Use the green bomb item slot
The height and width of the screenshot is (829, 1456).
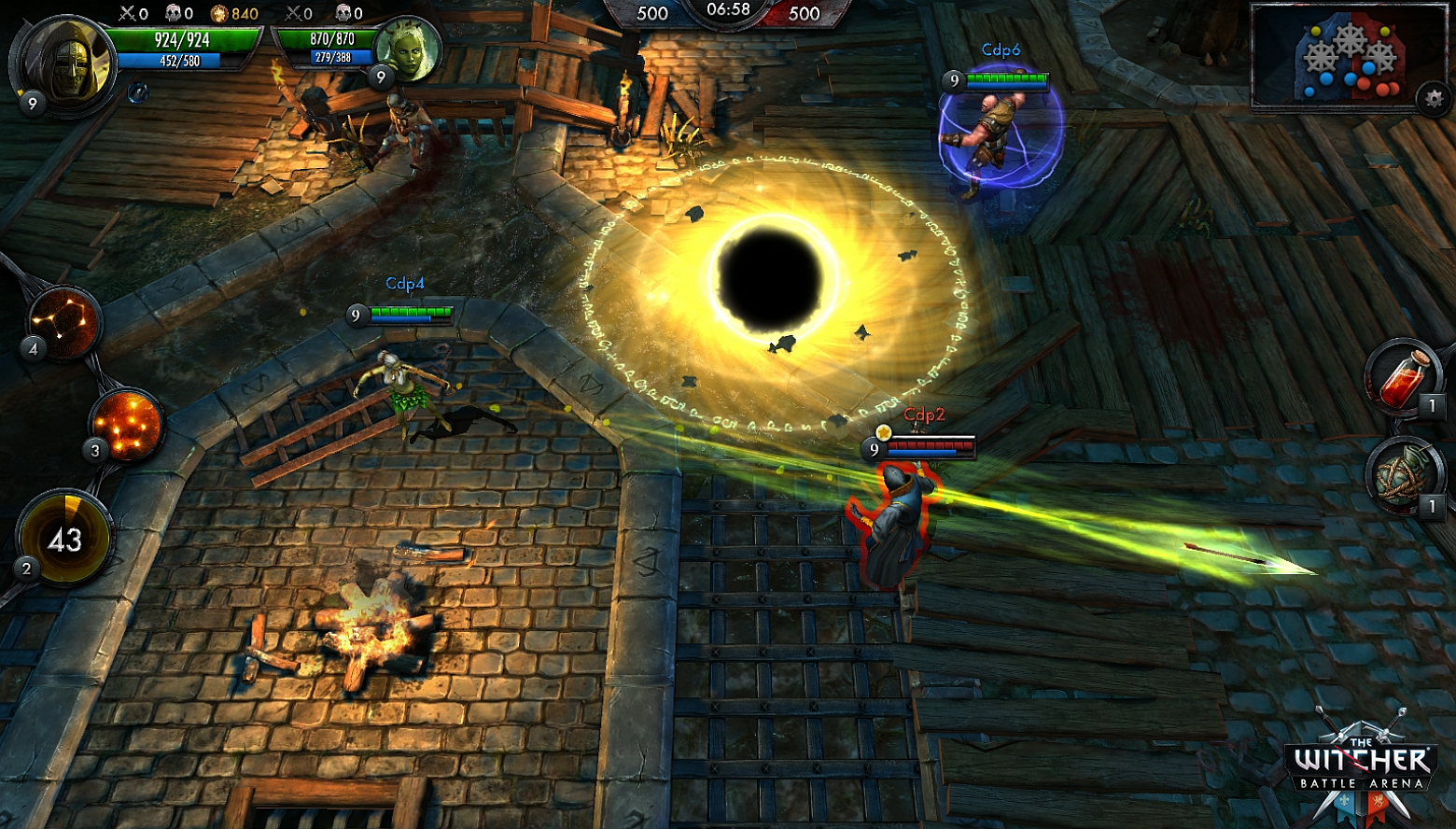tap(1401, 475)
